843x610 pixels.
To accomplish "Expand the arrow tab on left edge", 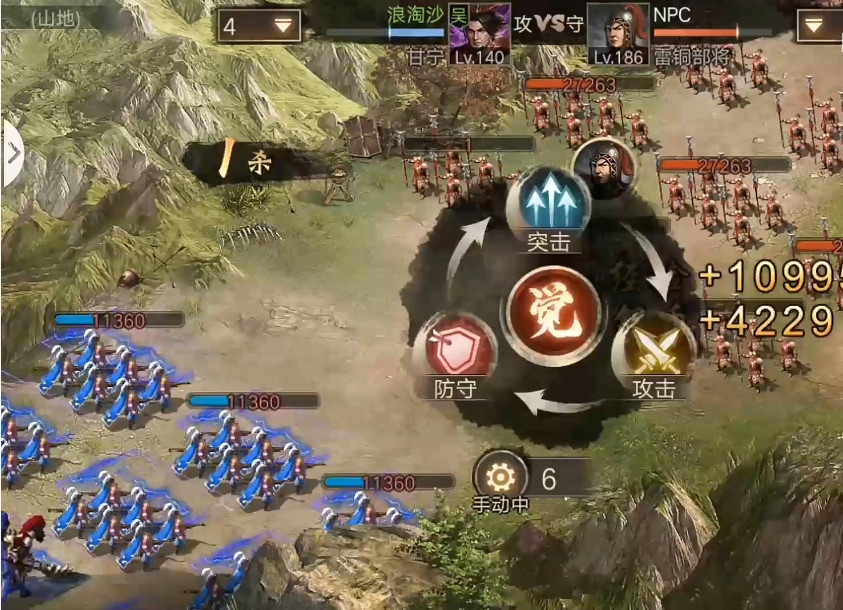I will (12, 154).
